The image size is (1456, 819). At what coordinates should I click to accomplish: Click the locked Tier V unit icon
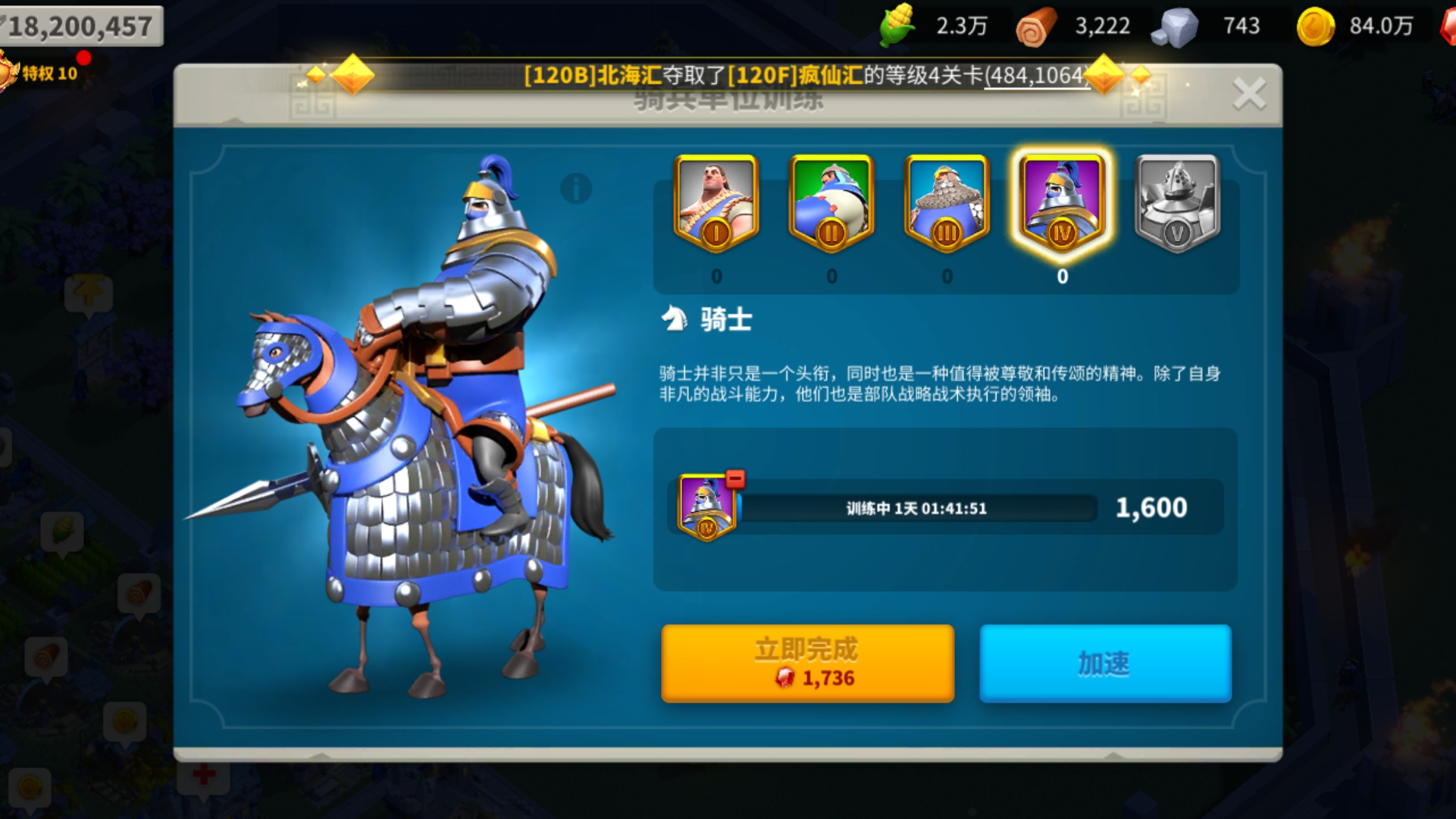pos(1177,201)
